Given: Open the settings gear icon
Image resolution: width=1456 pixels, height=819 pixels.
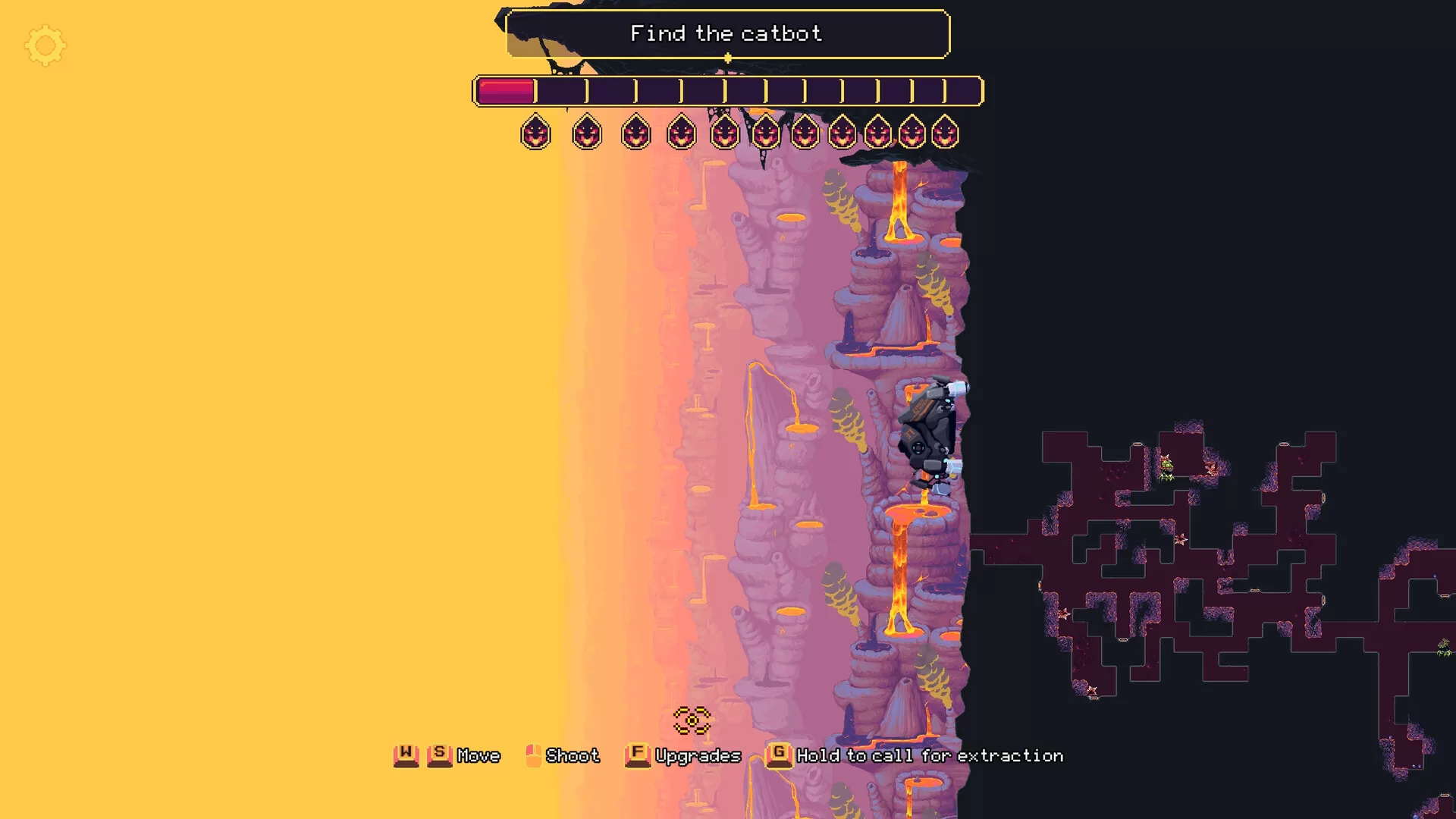Looking at the screenshot, I should point(45,45).
